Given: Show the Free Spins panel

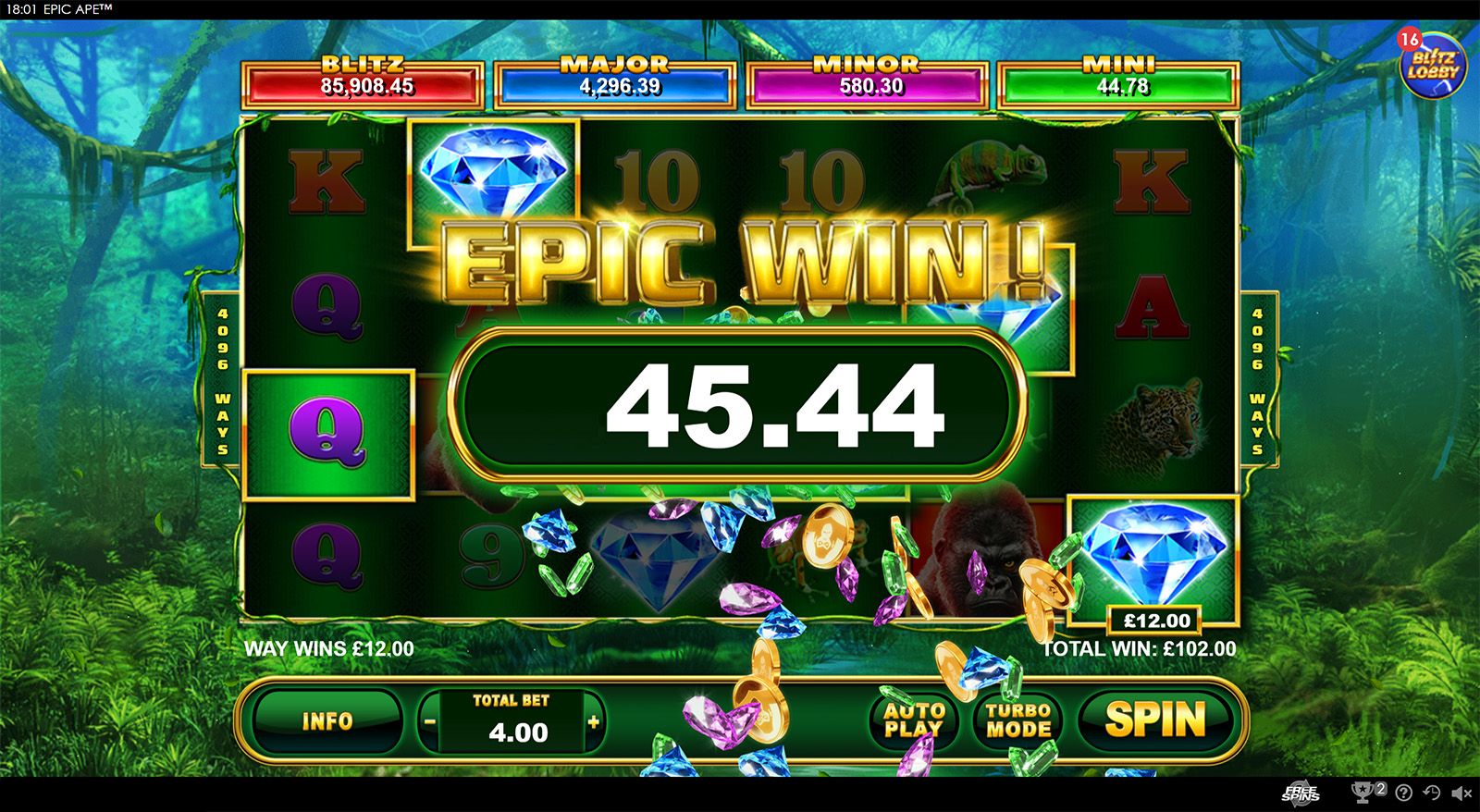Looking at the screenshot, I should pos(1301,793).
